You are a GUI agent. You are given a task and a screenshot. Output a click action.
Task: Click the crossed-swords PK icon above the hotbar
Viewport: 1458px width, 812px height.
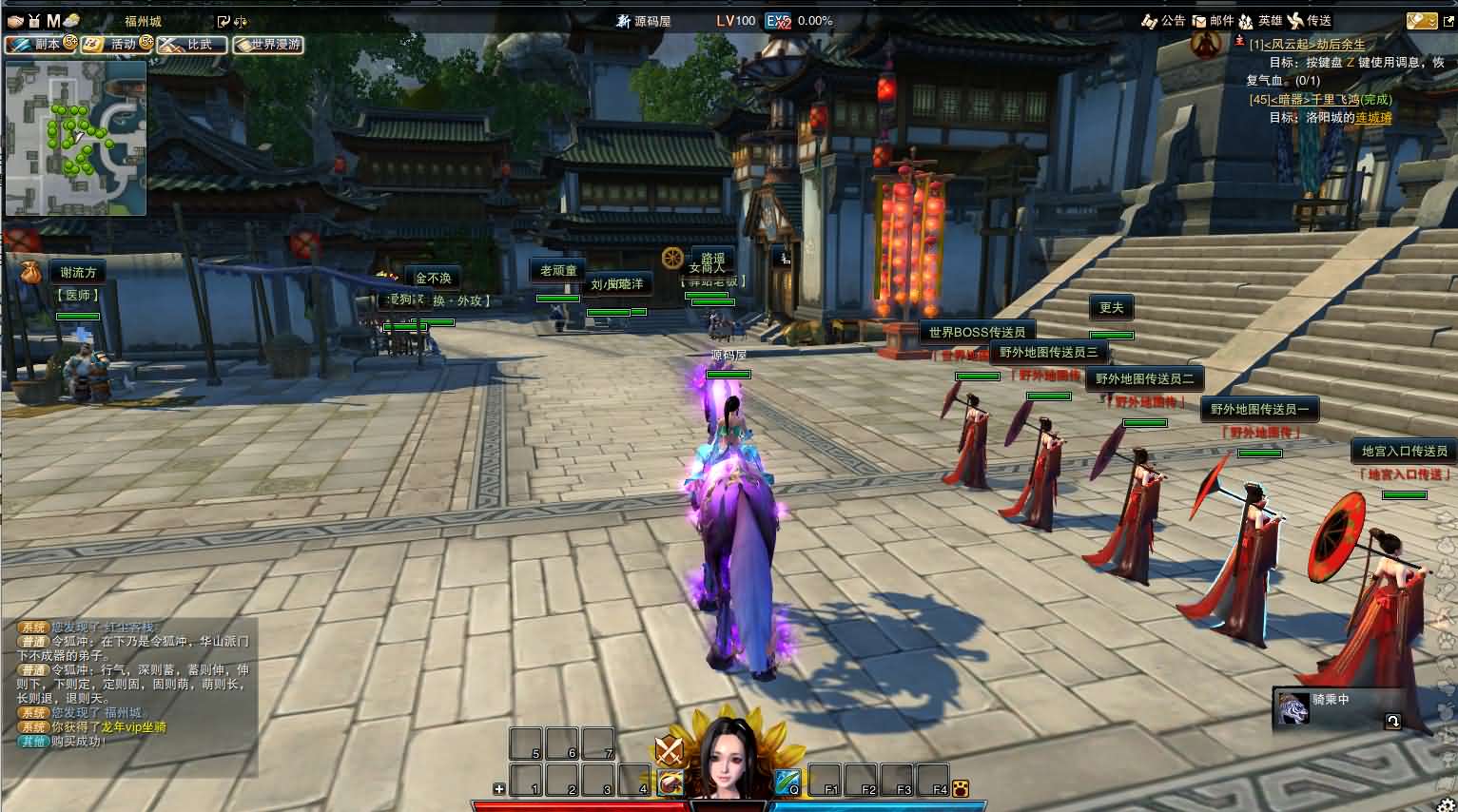pyautogui.click(x=669, y=750)
